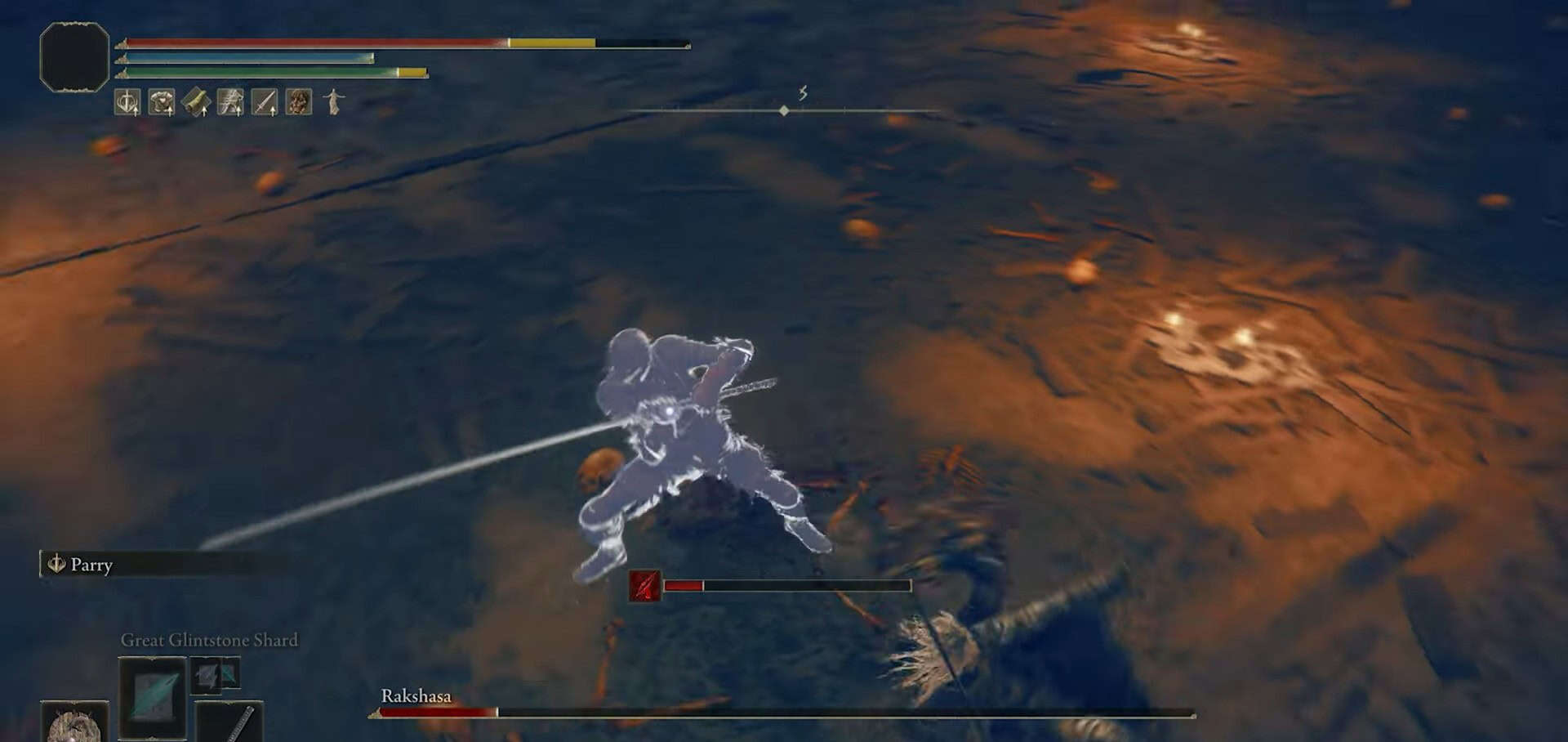Select the mounted rider buff icon
Viewport: 1568px width, 742px height.
[230, 103]
